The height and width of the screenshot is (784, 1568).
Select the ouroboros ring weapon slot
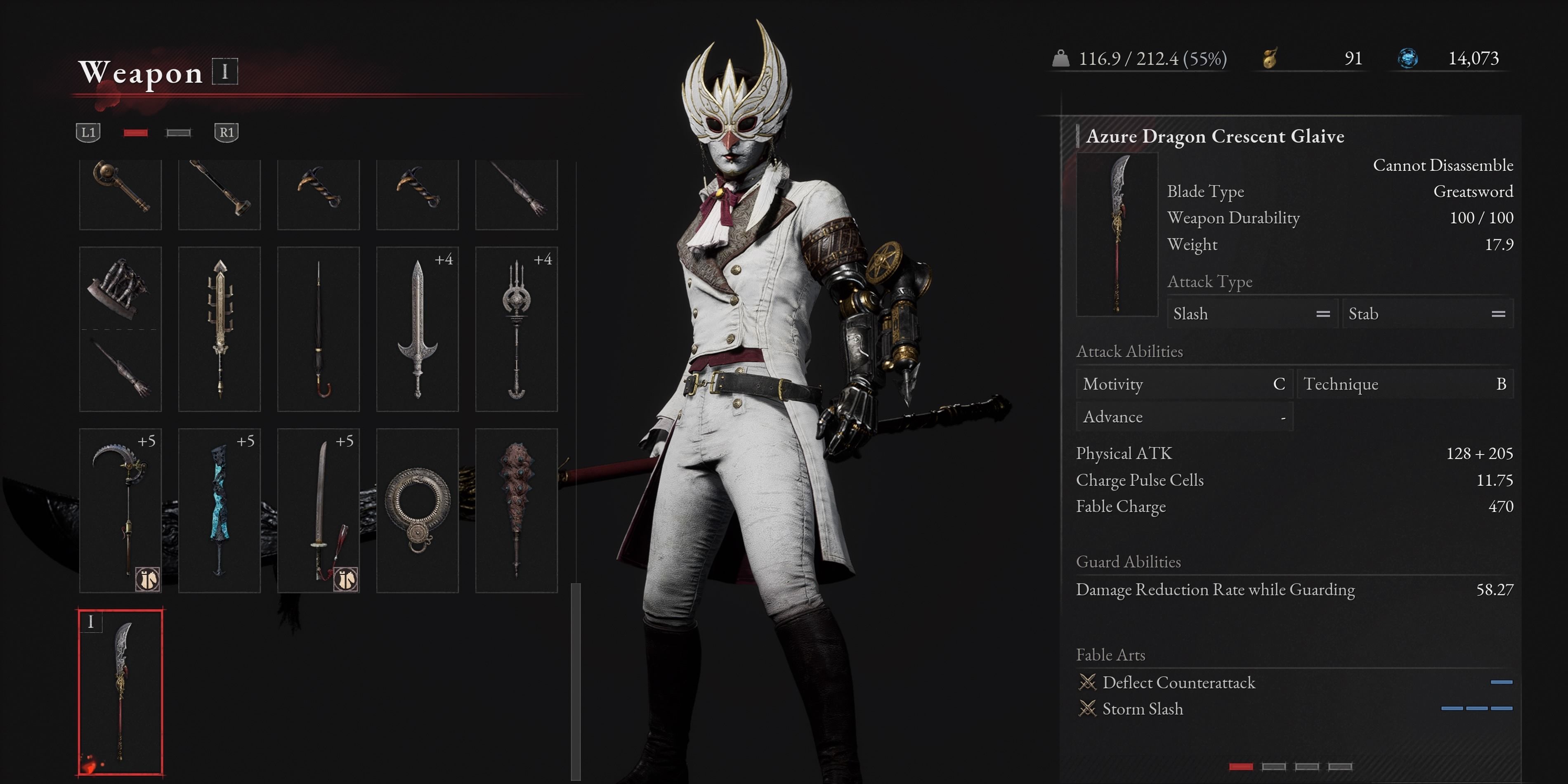[x=417, y=510]
